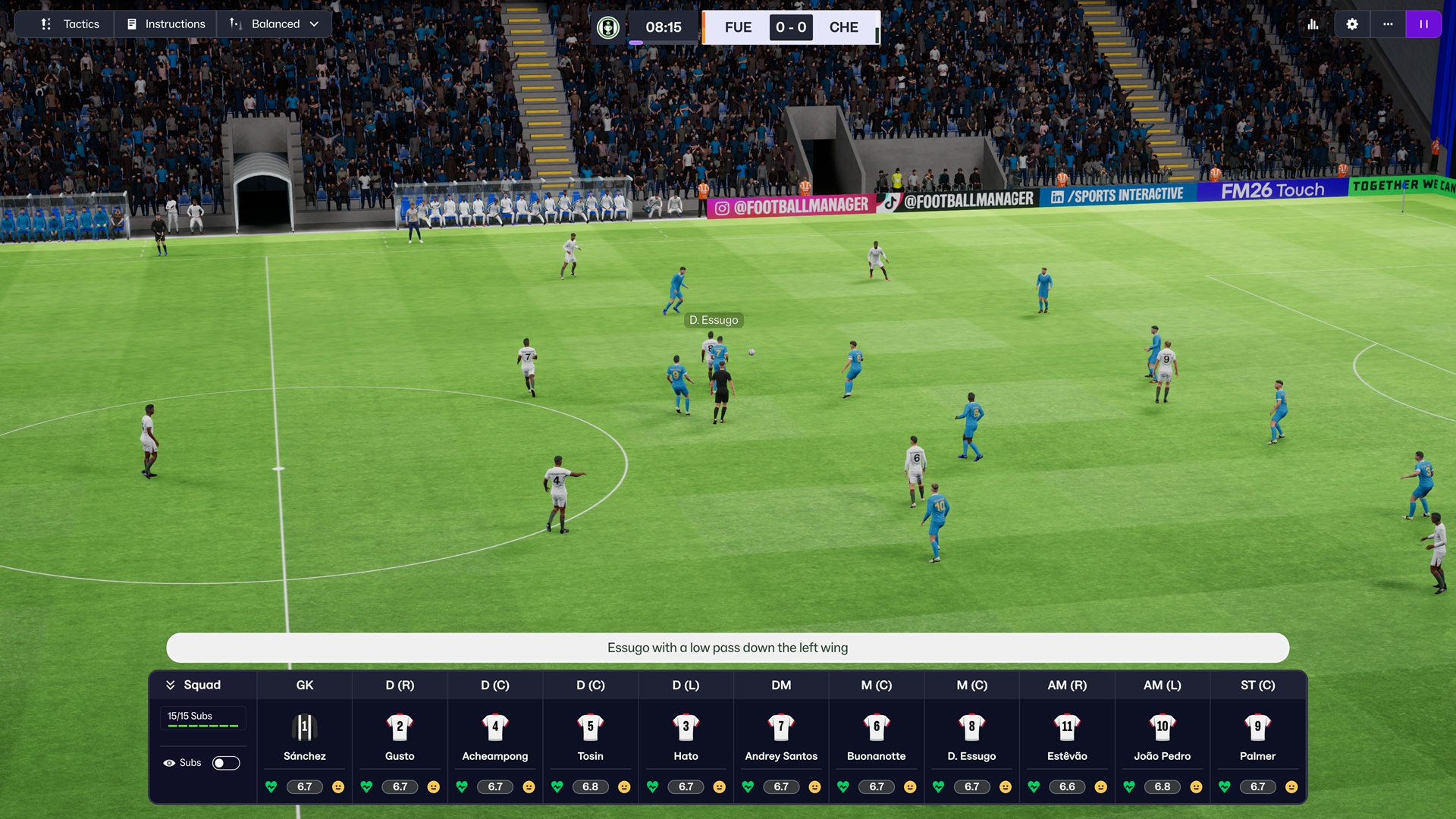Open match settings with the gear icon
This screenshot has width=1456, height=819.
(1351, 24)
